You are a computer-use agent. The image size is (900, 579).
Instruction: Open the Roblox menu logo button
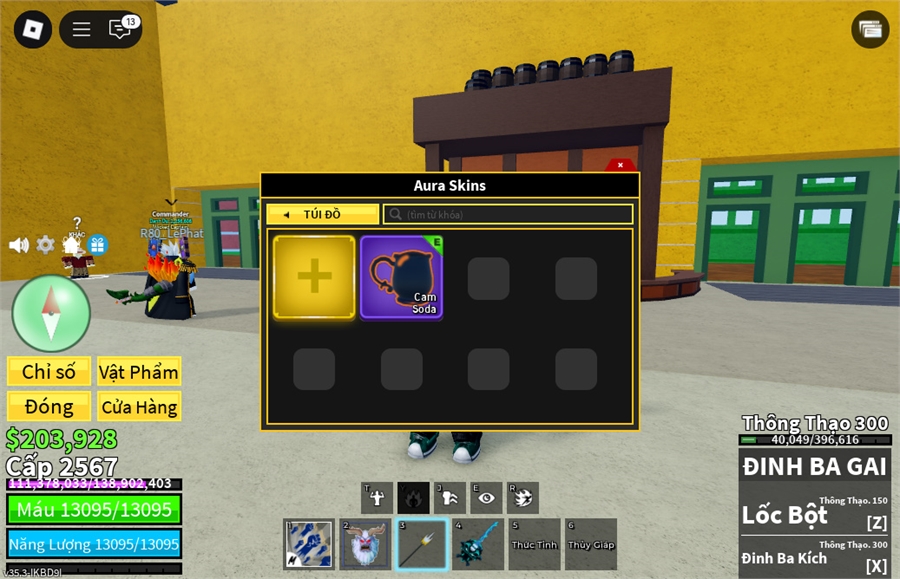tap(33, 29)
